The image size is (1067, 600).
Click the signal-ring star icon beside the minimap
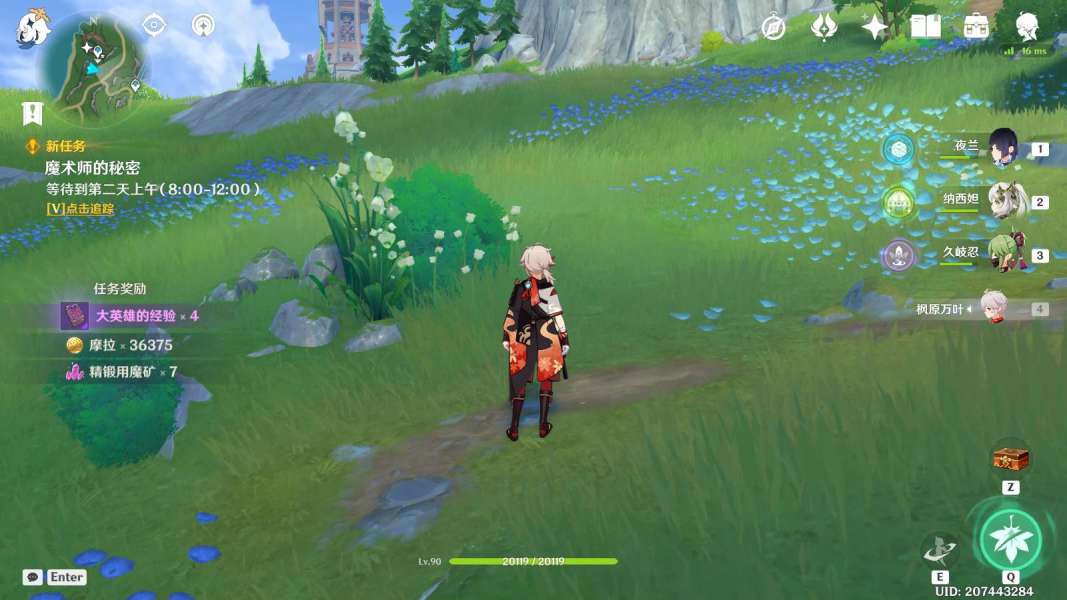point(203,25)
